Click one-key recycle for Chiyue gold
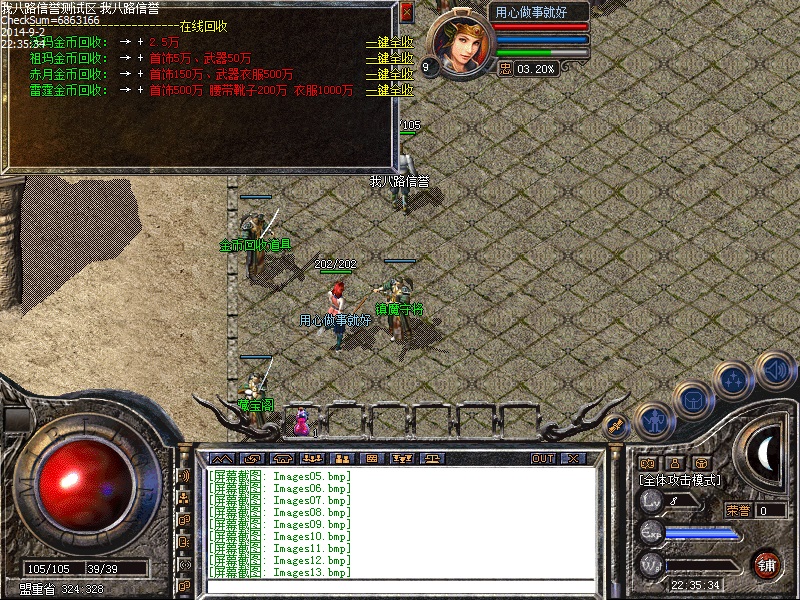800x600 pixels. (x=389, y=75)
